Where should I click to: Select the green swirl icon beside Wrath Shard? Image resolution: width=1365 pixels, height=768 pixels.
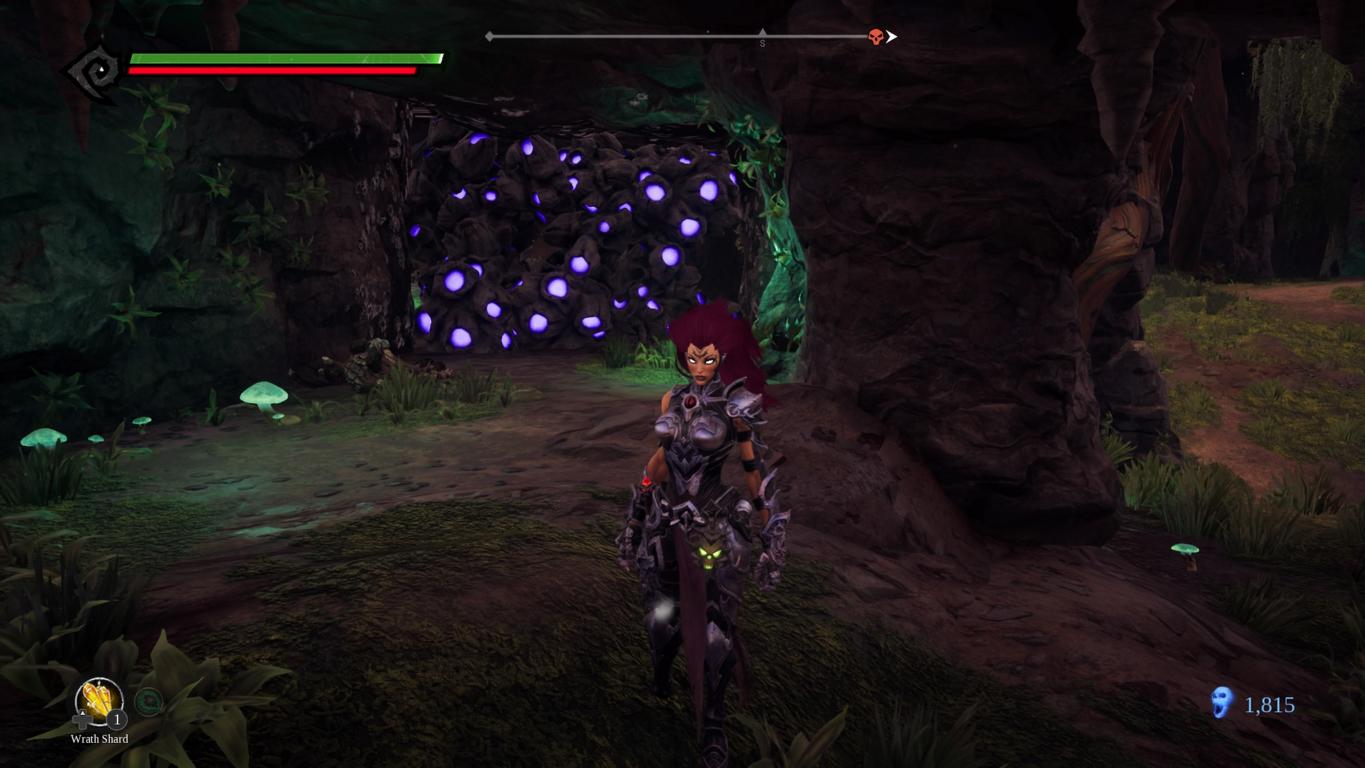tap(148, 702)
